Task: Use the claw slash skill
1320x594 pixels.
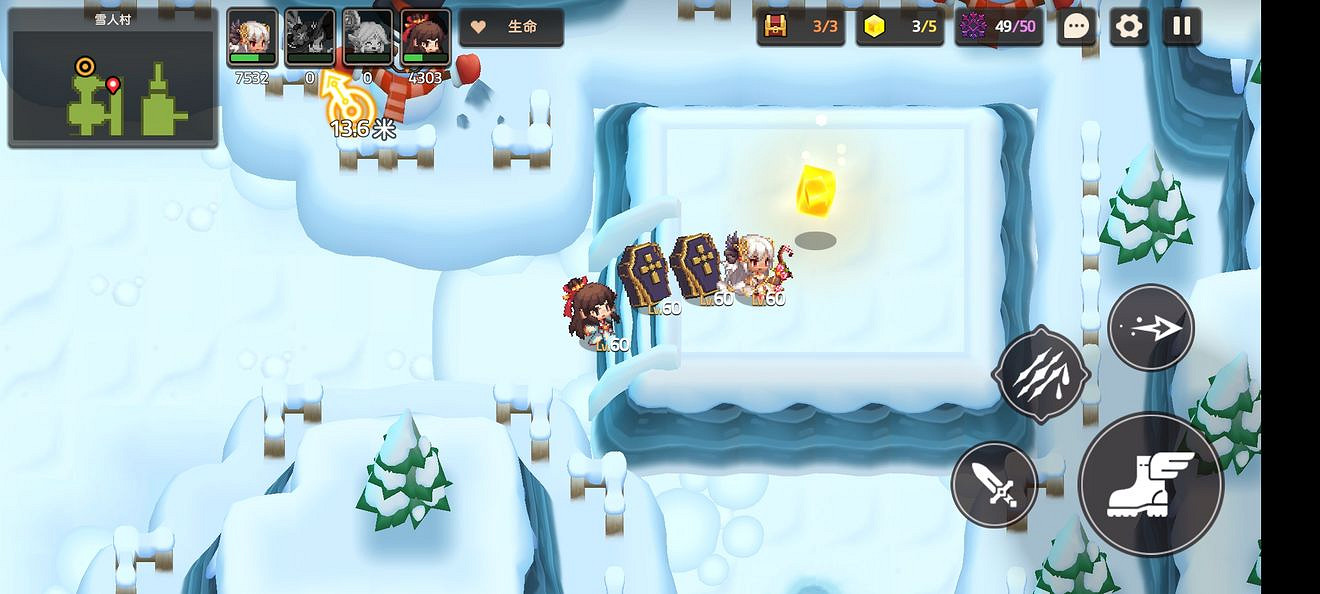Action: click(1041, 374)
